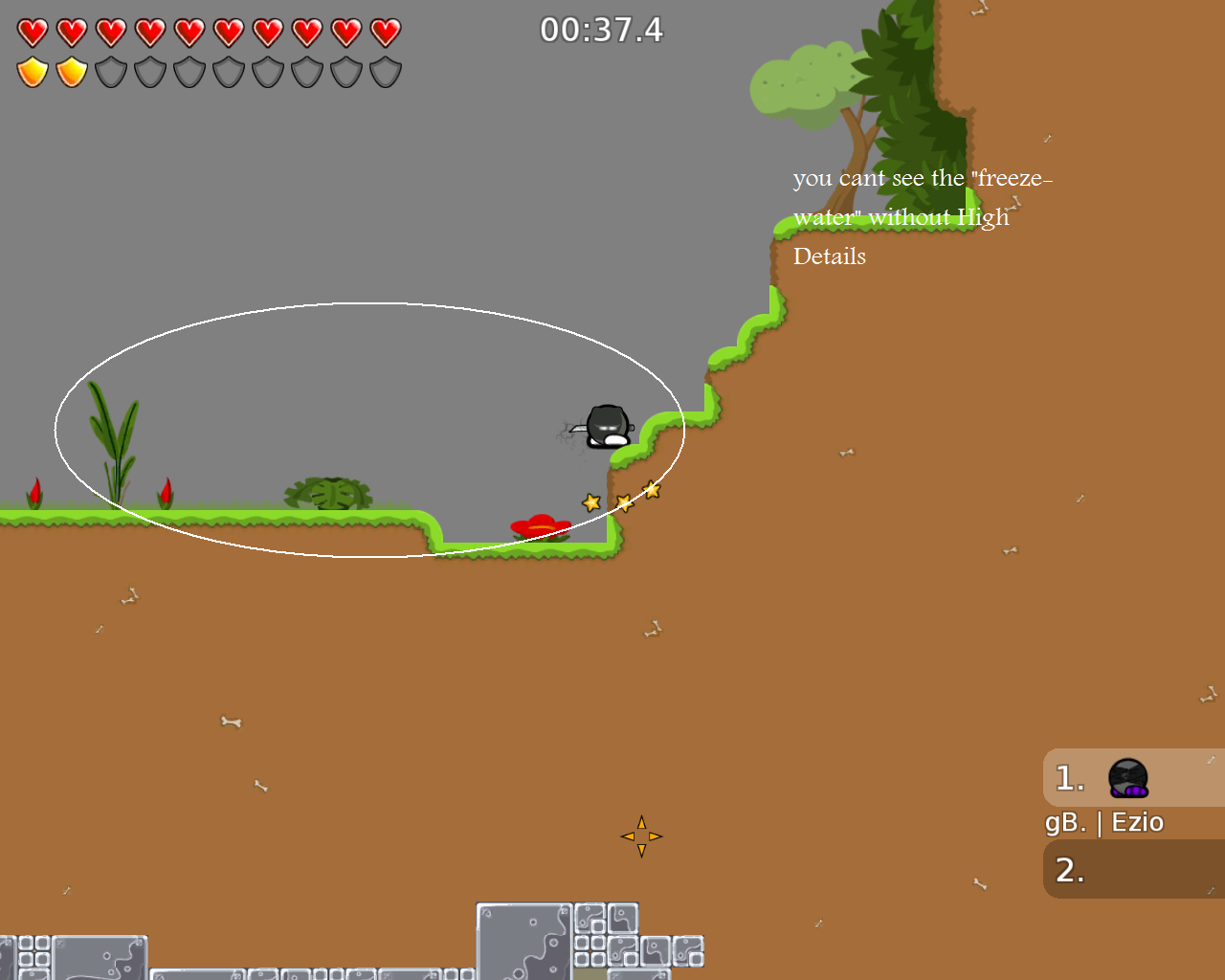Click the first golden shield icon
Viewport: 1225px width, 980px height.
click(x=32, y=71)
